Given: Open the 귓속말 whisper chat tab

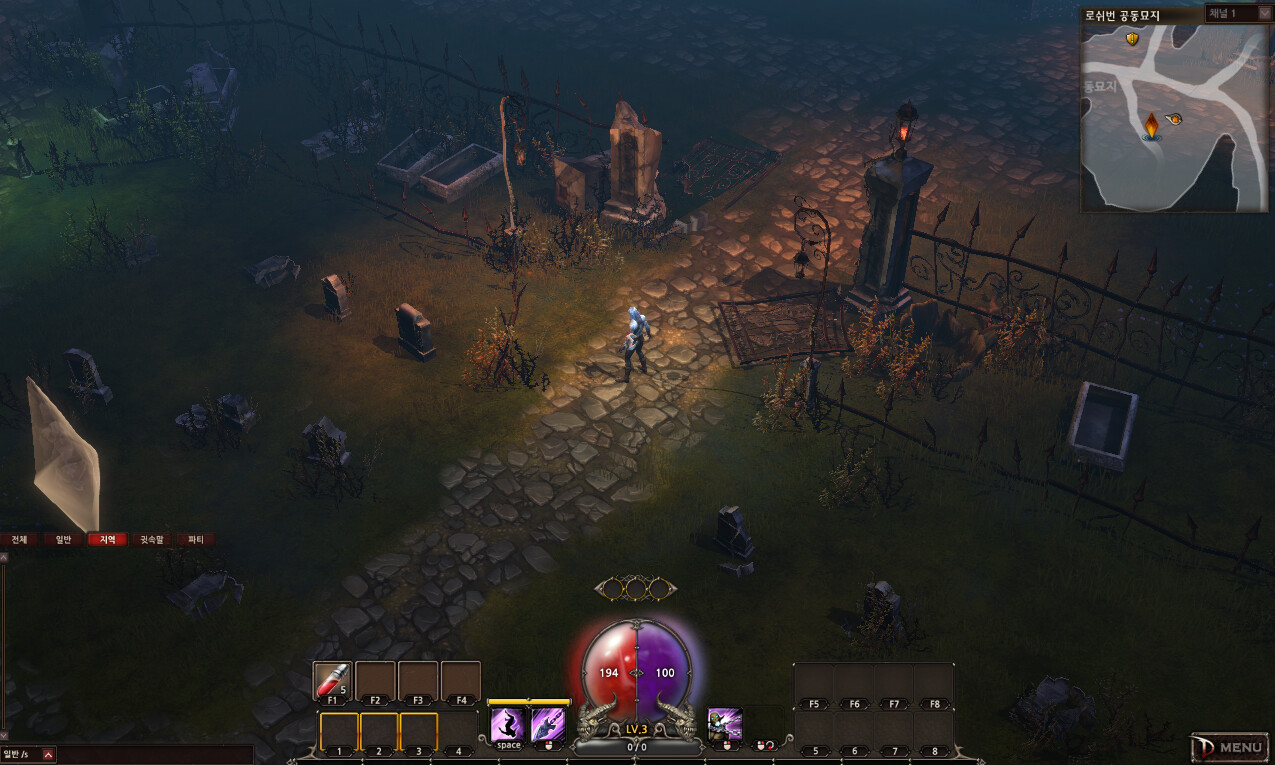Looking at the screenshot, I should [151, 539].
